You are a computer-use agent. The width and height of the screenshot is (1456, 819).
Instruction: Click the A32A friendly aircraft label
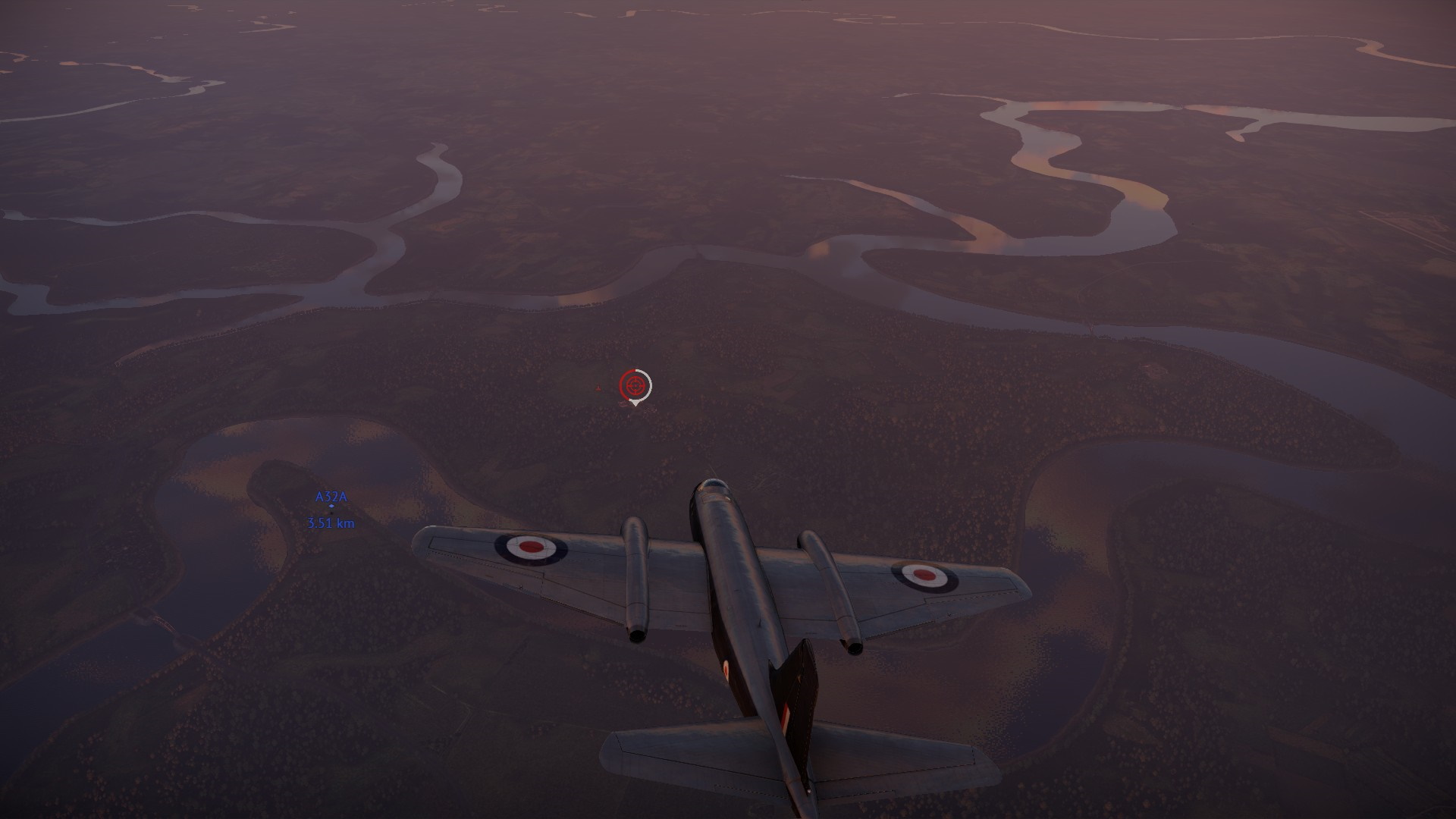331,497
